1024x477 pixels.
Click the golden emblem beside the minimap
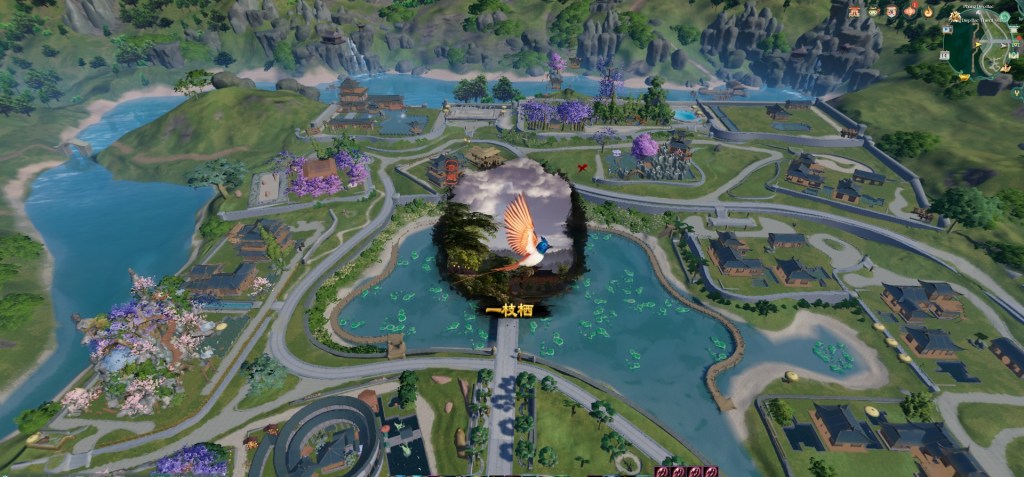[x=955, y=17]
